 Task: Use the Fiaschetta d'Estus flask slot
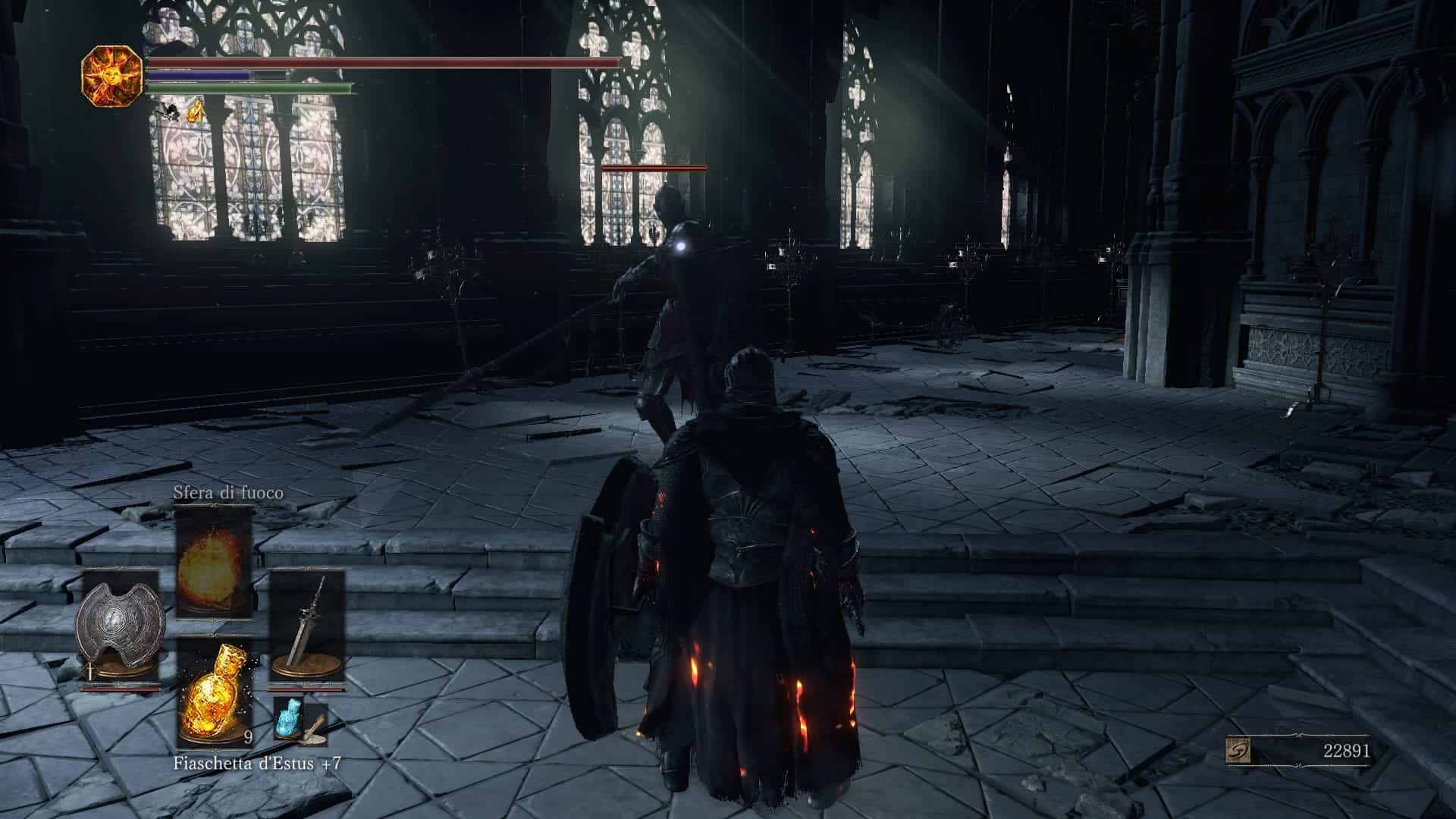coord(213,693)
